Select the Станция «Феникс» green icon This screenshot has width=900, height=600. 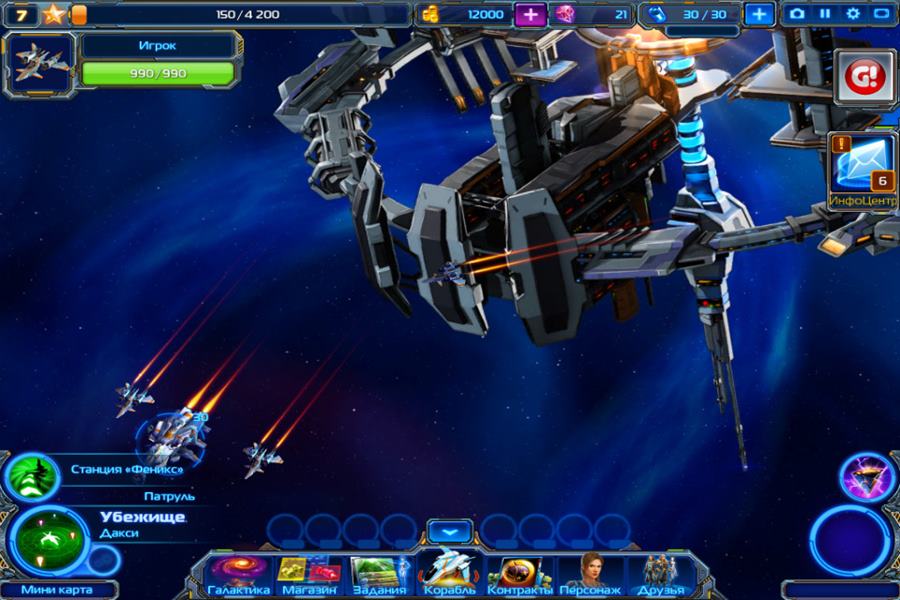(32, 476)
